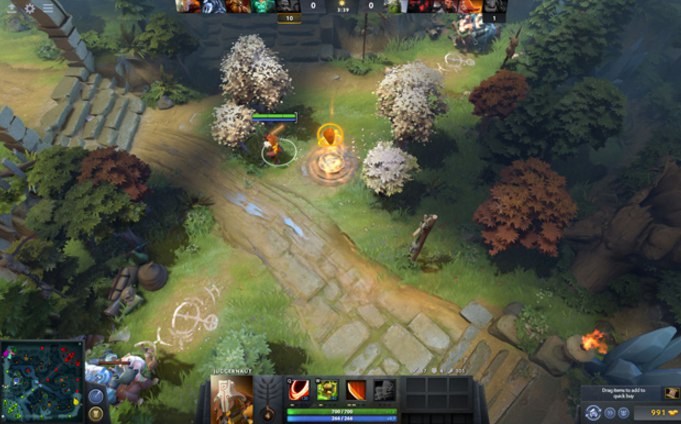This screenshot has width=681, height=424.
Task: Select the Juggernaut hero portrait
Action: tap(231, 400)
